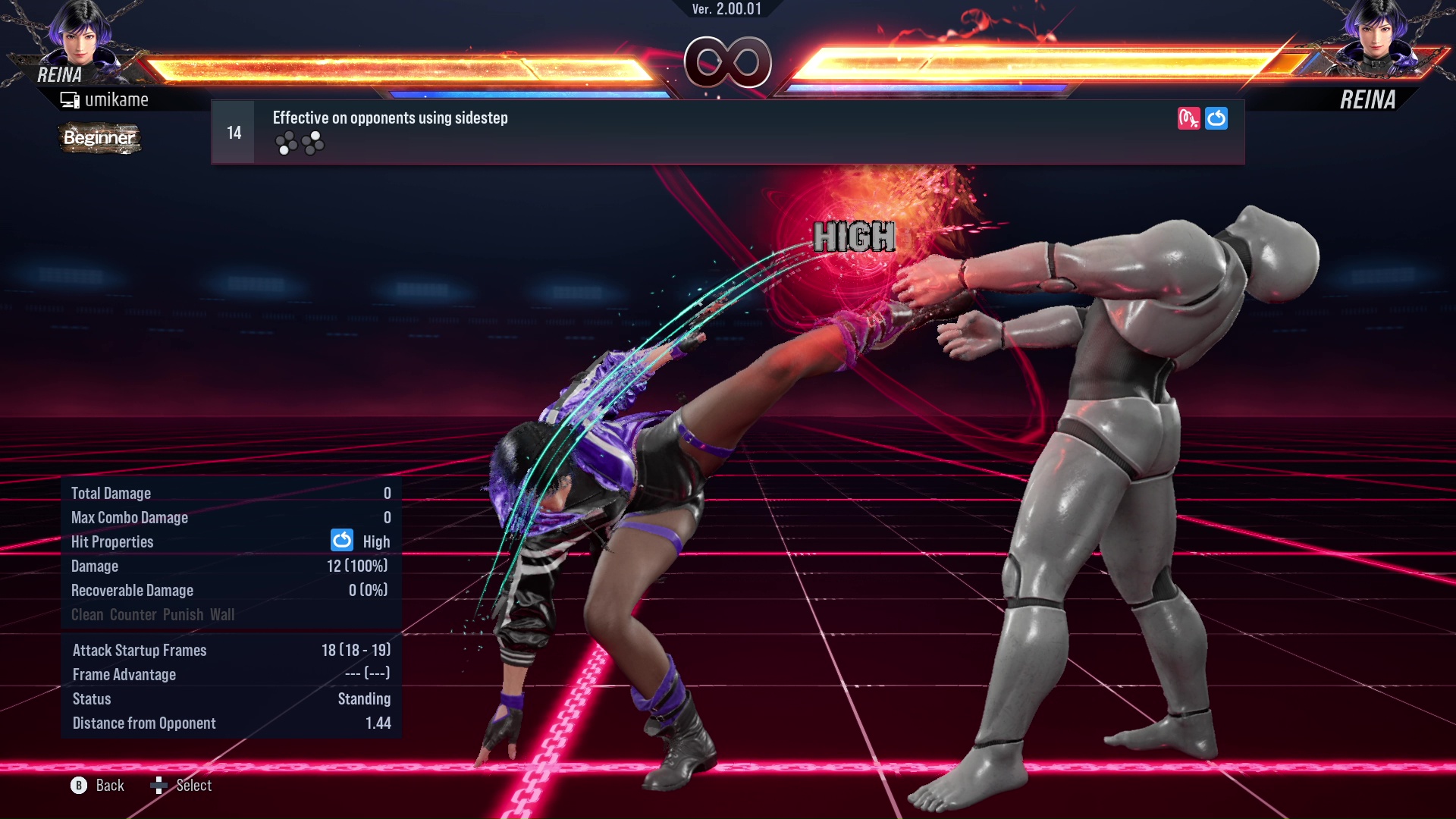Click the Attack Startup Frames value
This screenshot has height=819, width=1456.
355,650
